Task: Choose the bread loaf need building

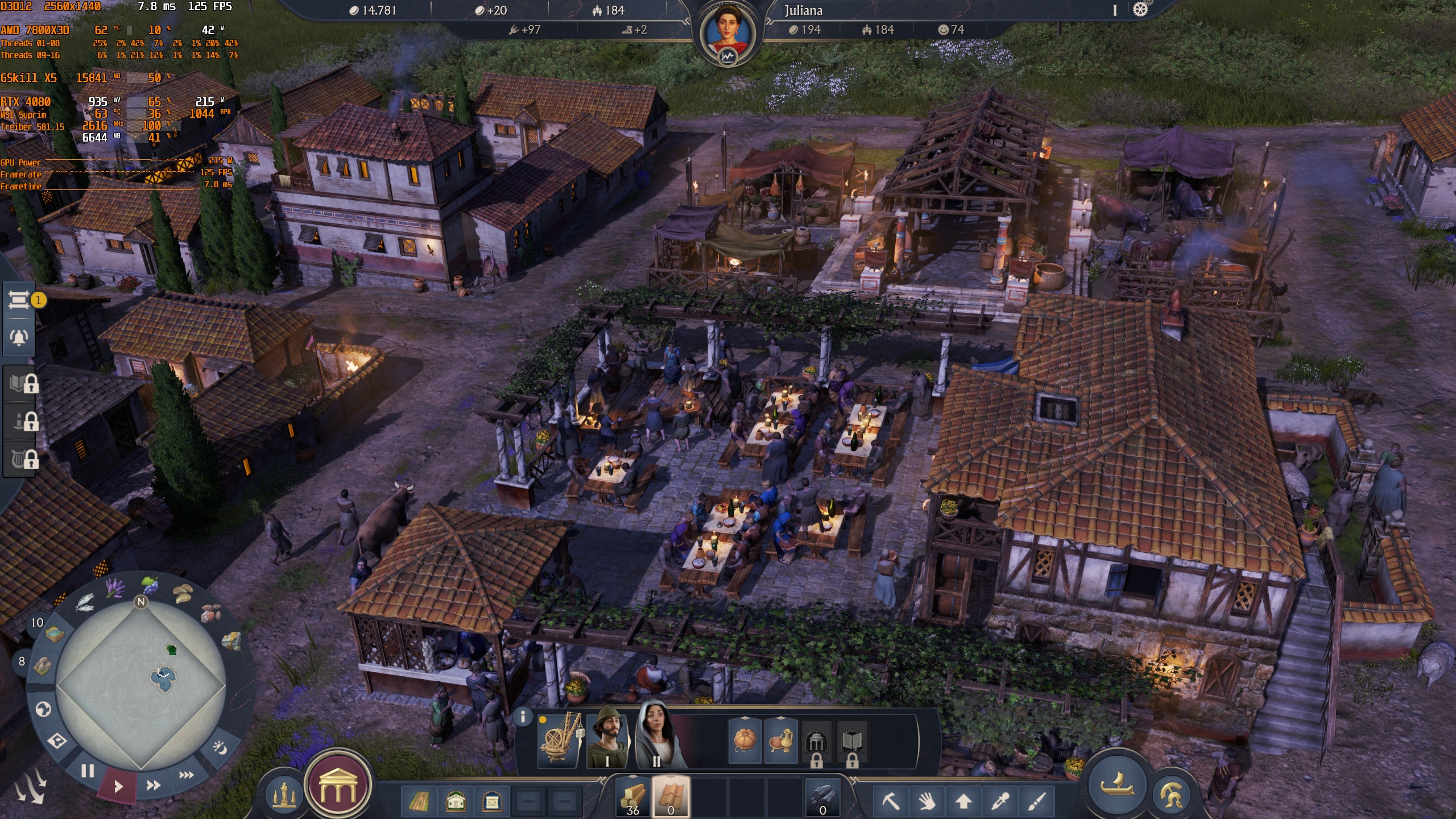Action: (x=744, y=740)
